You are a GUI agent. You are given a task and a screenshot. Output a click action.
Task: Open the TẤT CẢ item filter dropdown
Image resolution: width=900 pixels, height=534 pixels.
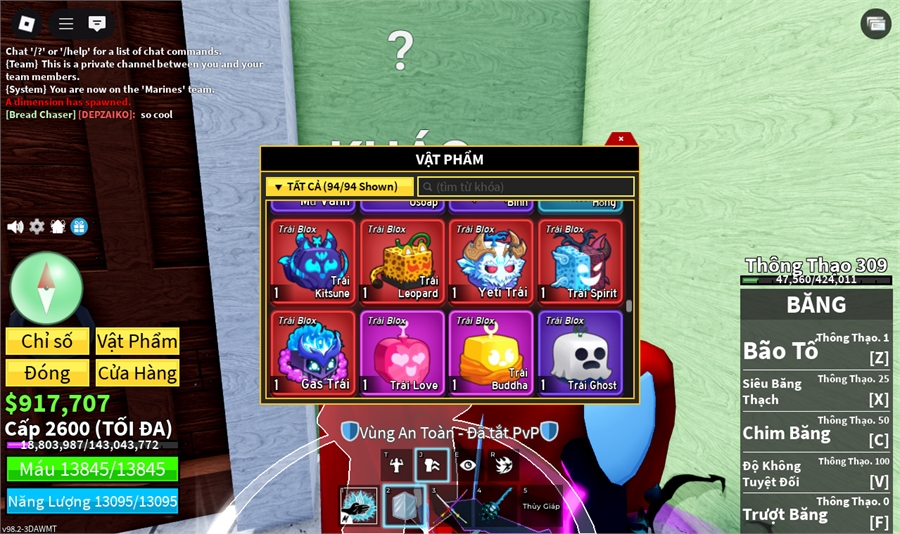coord(340,187)
